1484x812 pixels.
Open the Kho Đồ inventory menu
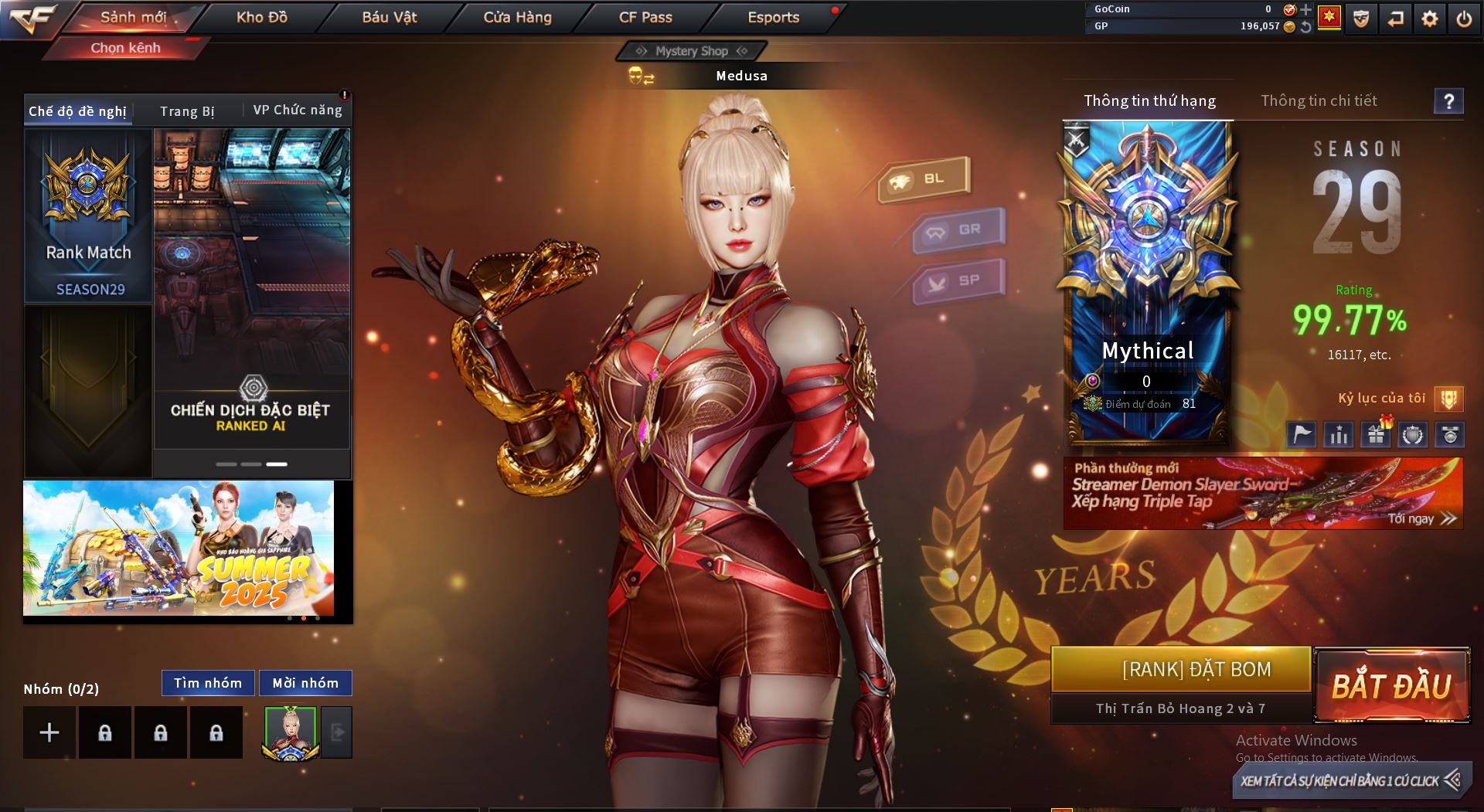(x=261, y=17)
